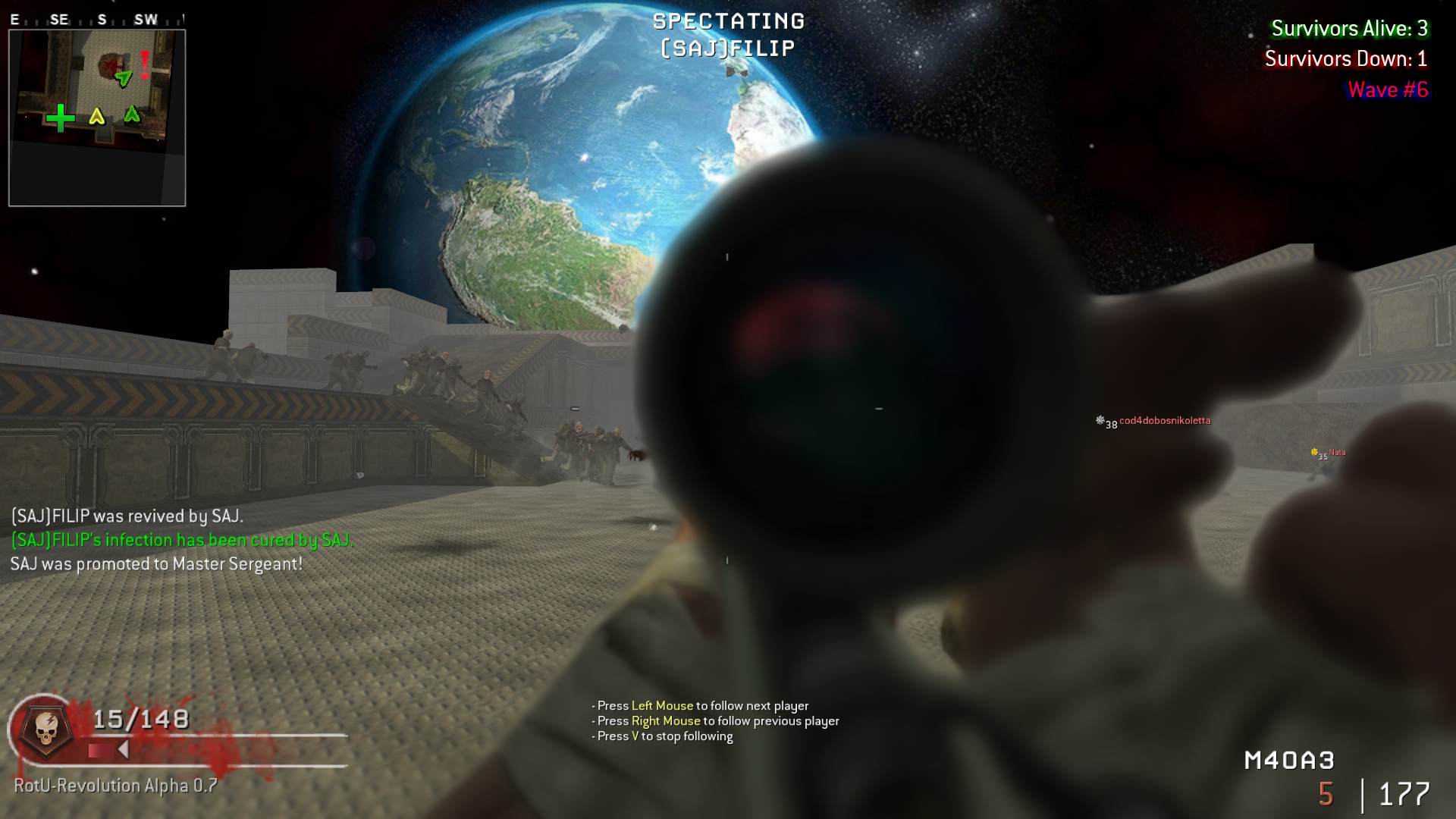Screen dimensions: 1456x819
Task: Select the SPECTATING (SAJ)FILIP header
Action: coord(727,34)
